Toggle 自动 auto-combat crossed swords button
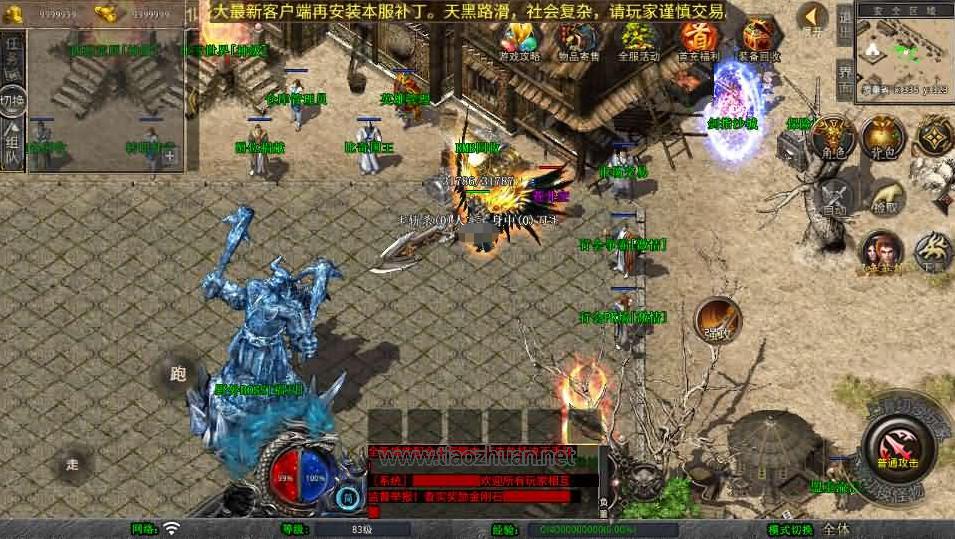 point(834,197)
